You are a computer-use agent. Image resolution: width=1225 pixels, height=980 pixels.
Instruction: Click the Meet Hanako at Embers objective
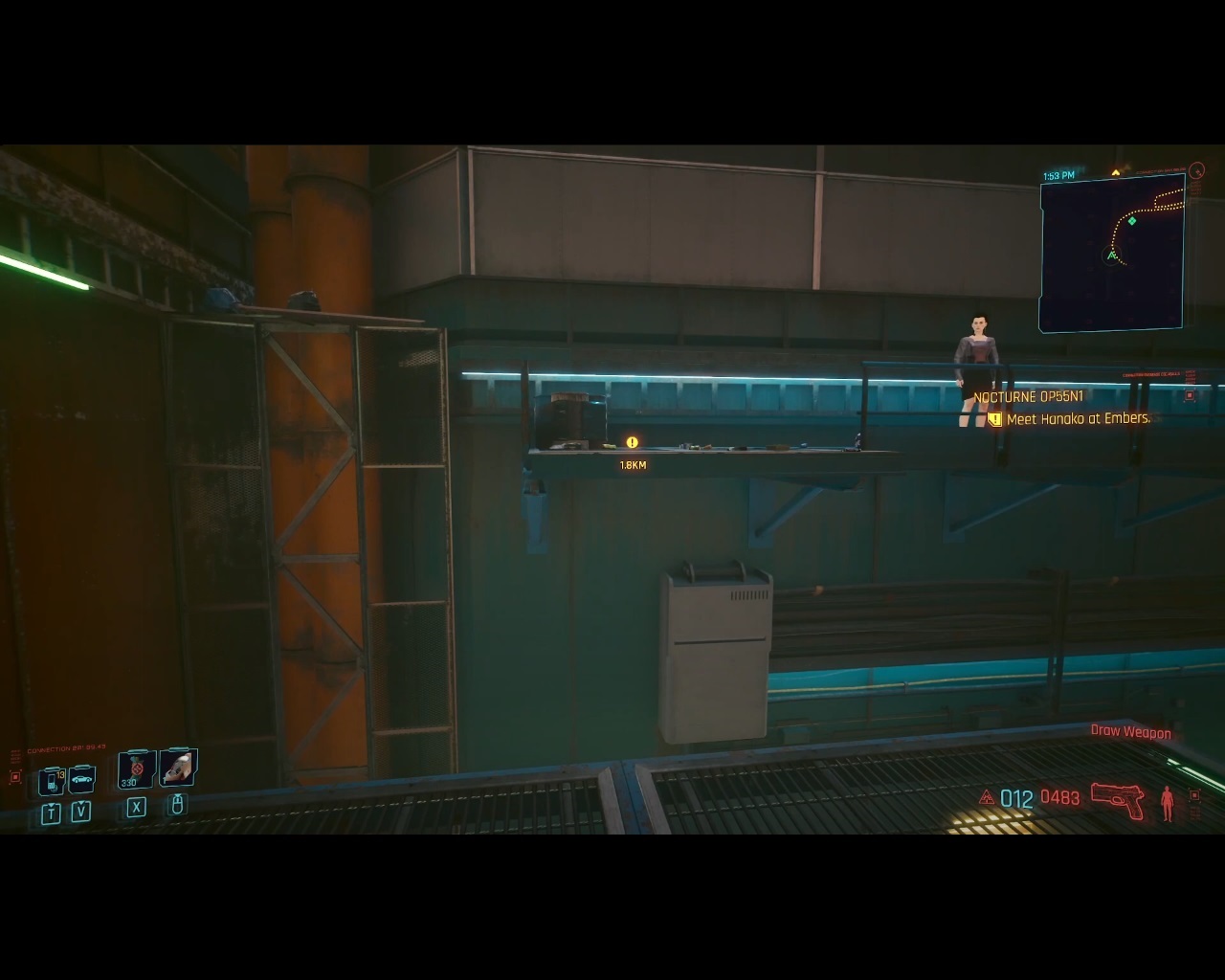(1078, 419)
